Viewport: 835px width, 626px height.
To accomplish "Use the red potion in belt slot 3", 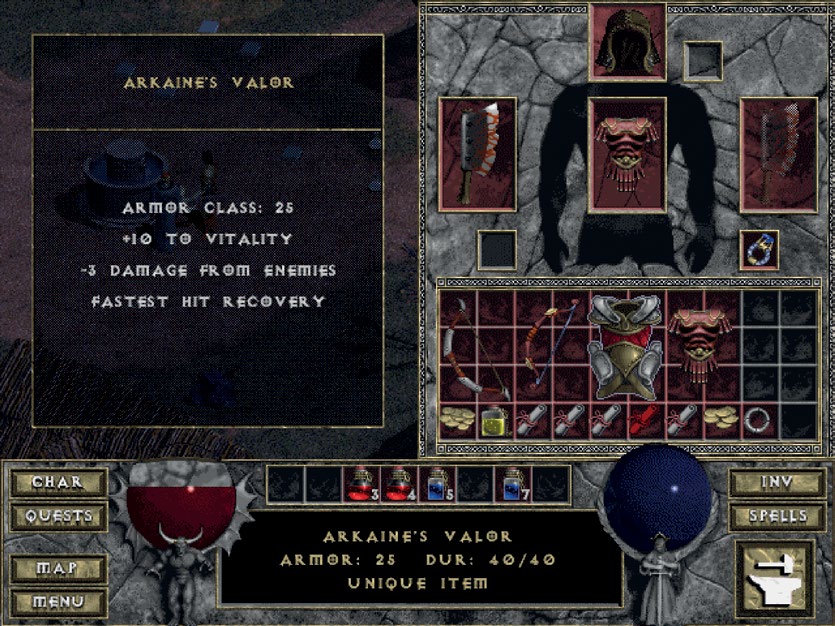I will (x=361, y=484).
